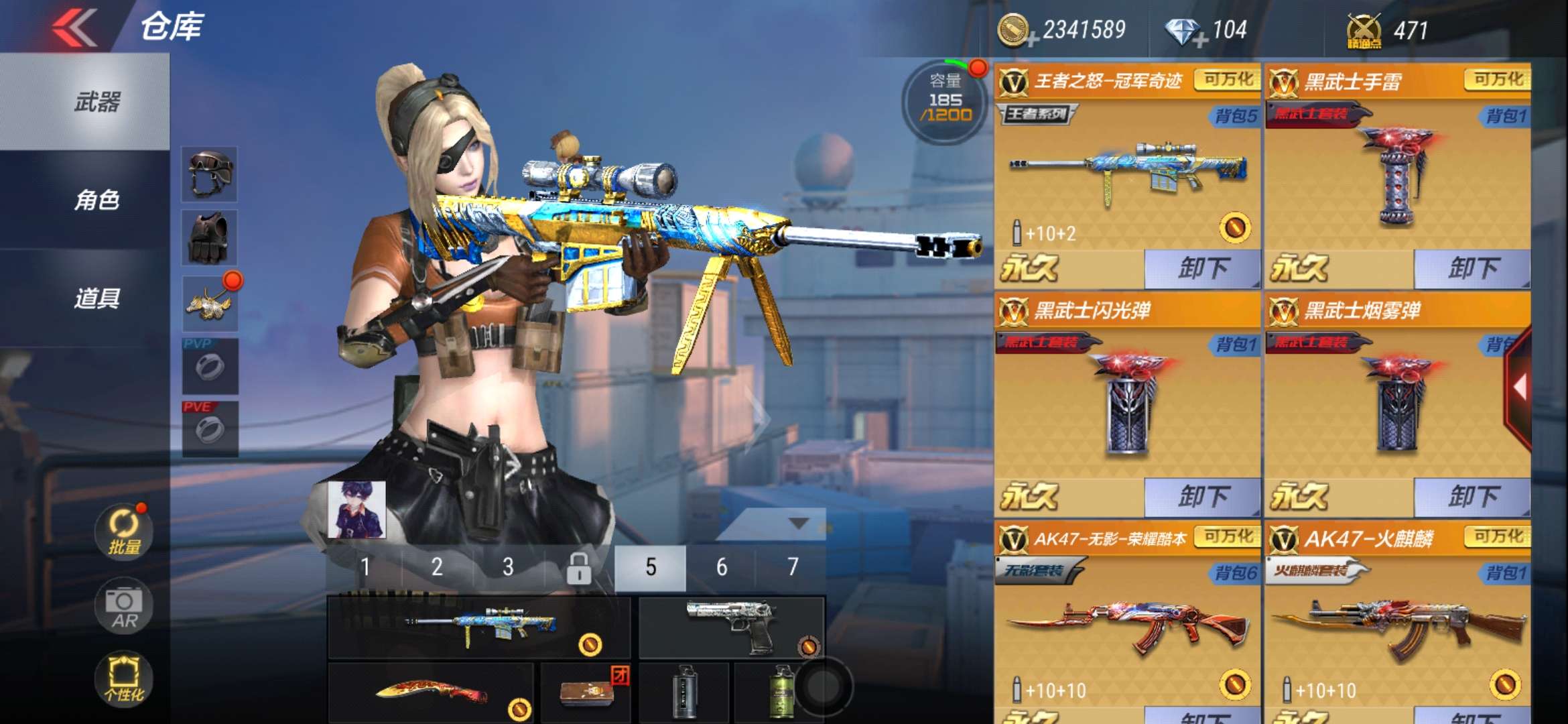Select the AK47-火麒麟 weapon card
Screen dimensions: 1568x724
click(1397, 617)
